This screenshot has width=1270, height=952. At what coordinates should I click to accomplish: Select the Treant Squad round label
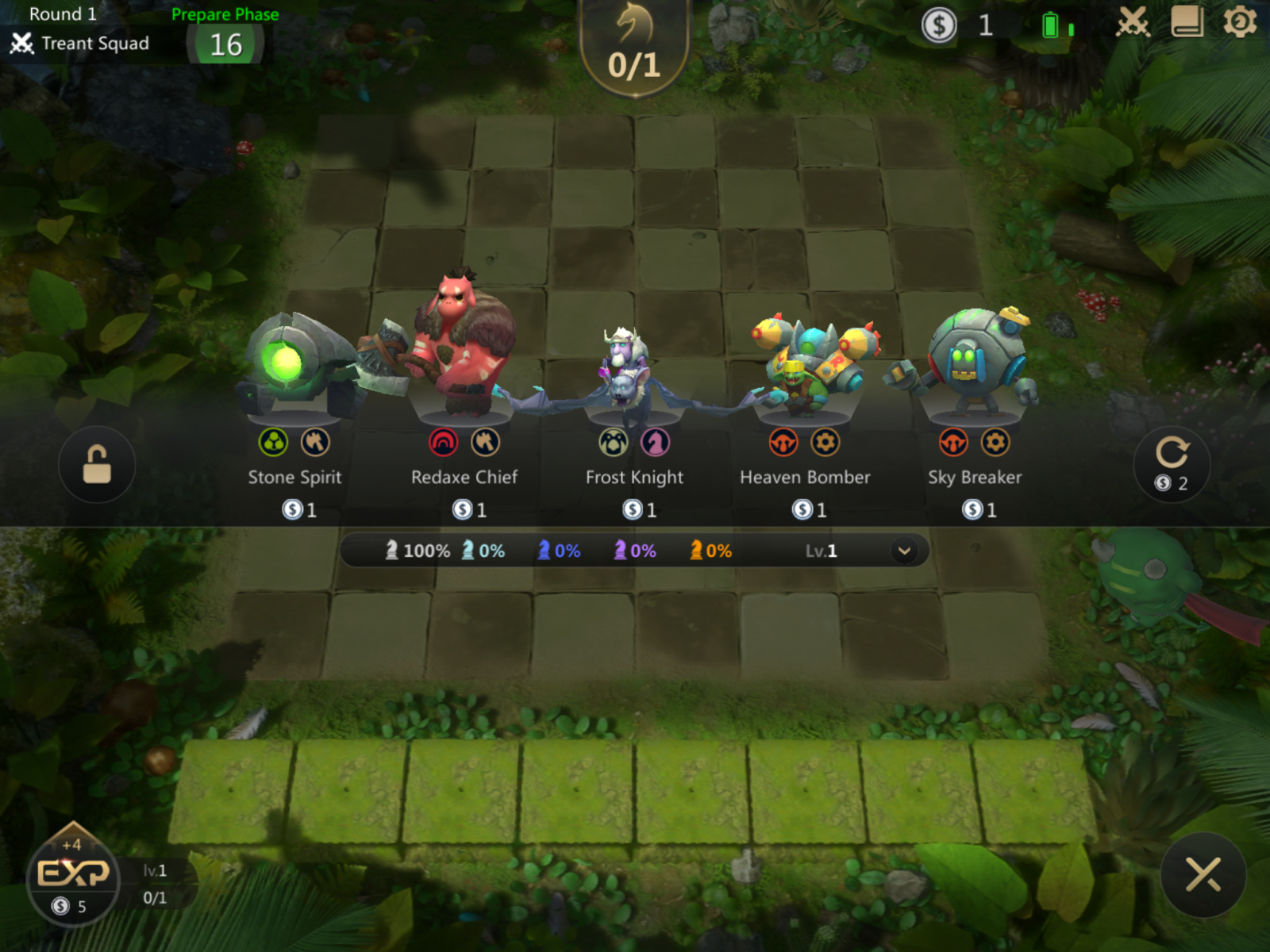[x=94, y=44]
